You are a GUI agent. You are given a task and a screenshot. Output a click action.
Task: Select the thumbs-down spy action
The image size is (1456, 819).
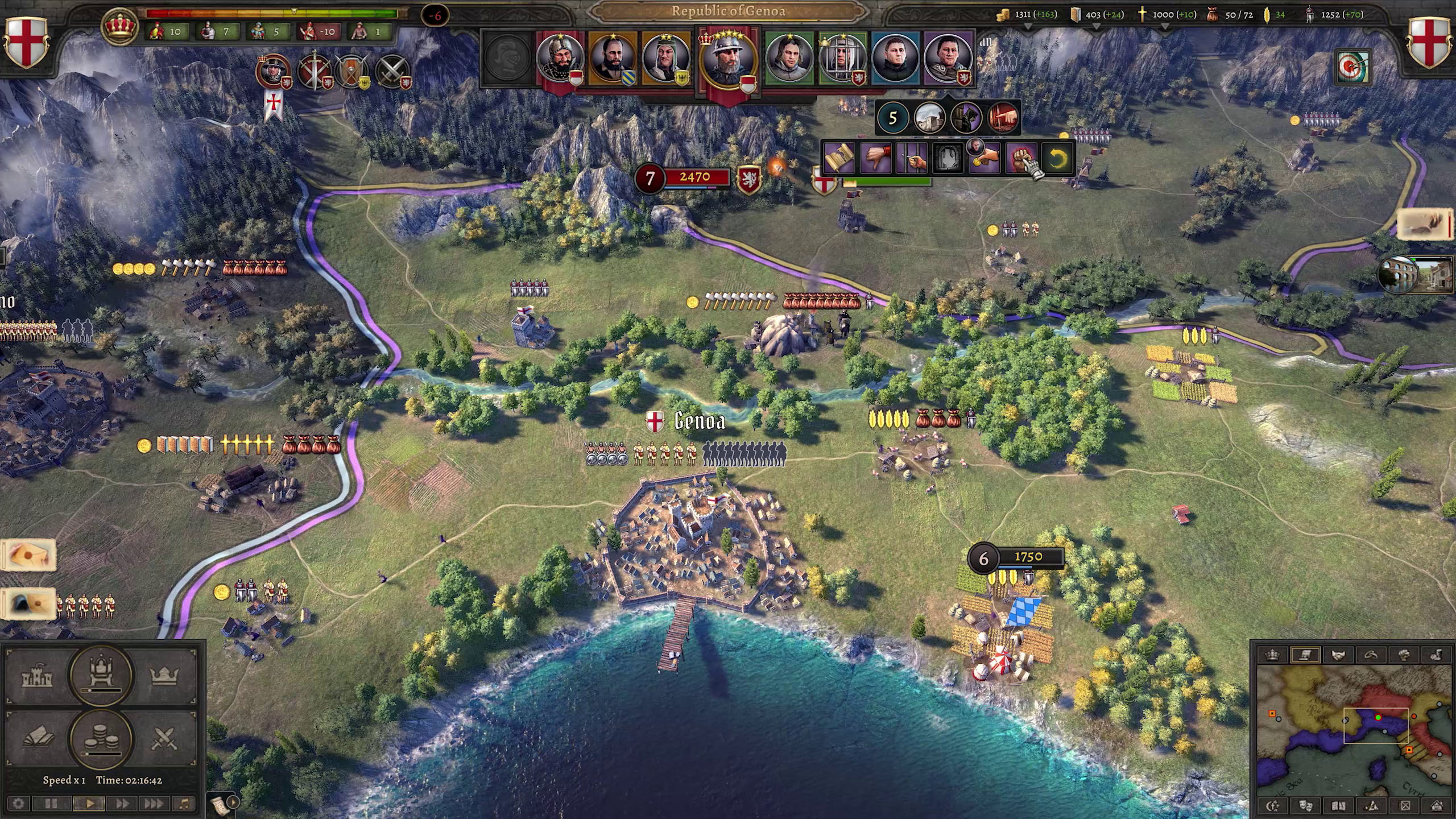coord(875,159)
